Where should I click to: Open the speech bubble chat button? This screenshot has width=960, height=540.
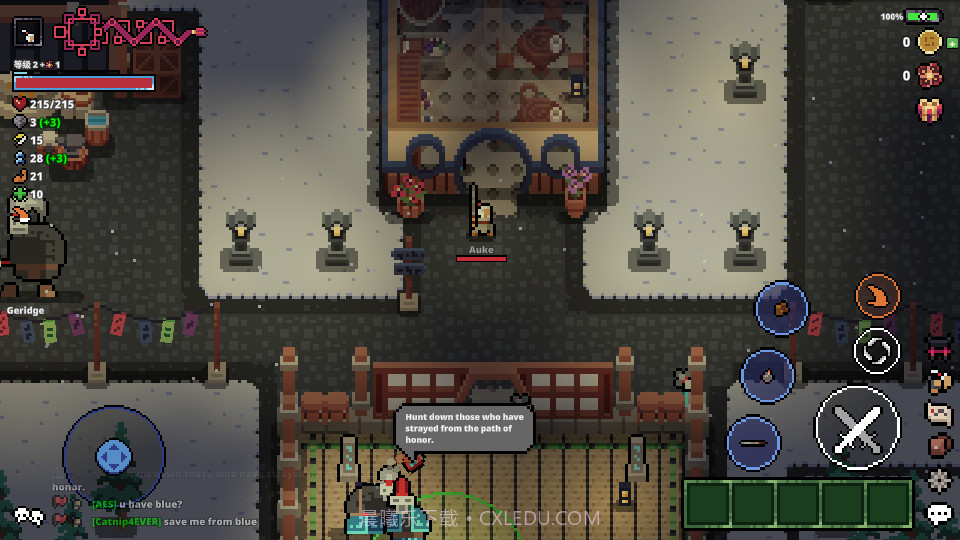point(939,514)
